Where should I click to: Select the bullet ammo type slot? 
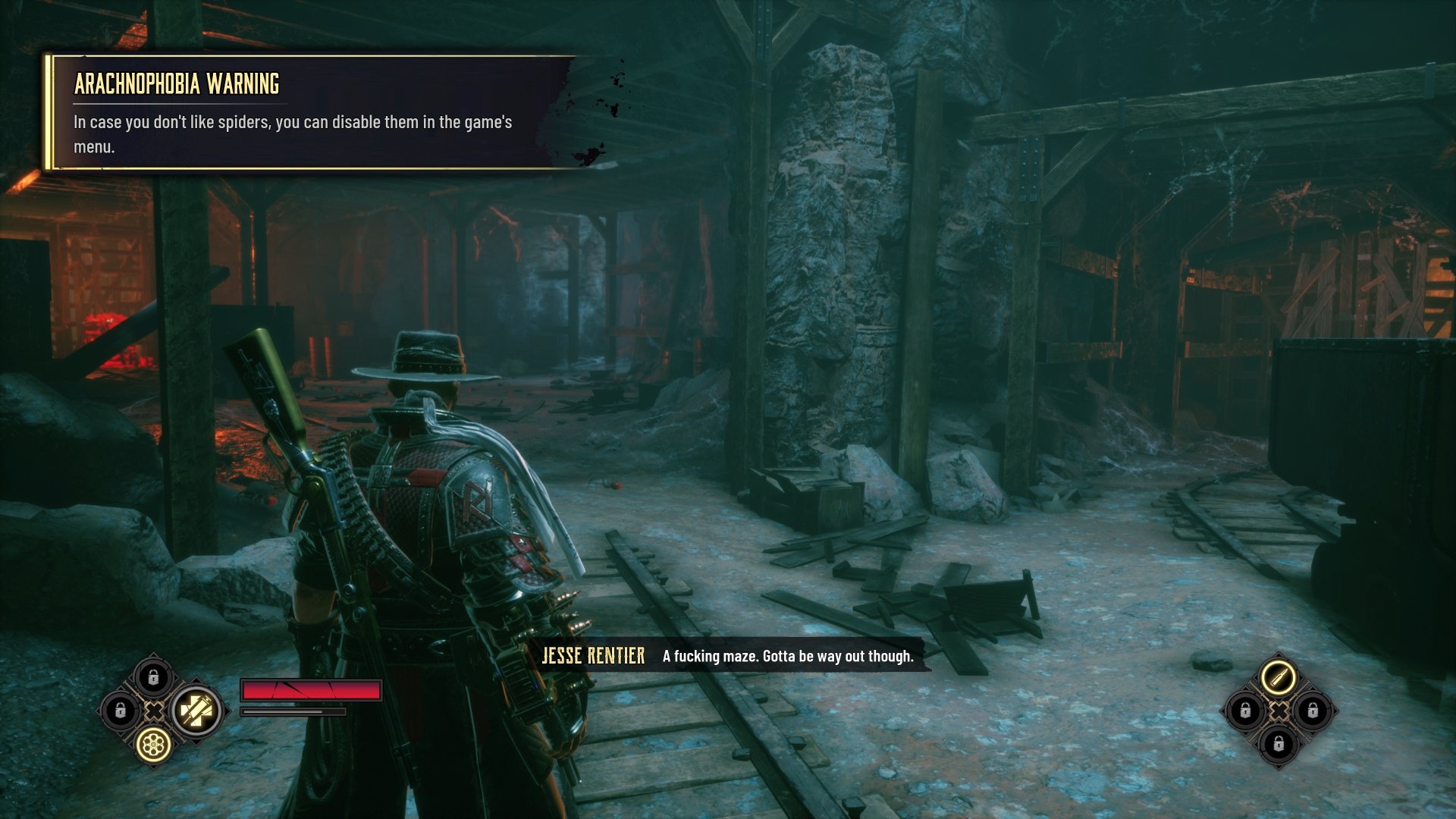(1279, 676)
